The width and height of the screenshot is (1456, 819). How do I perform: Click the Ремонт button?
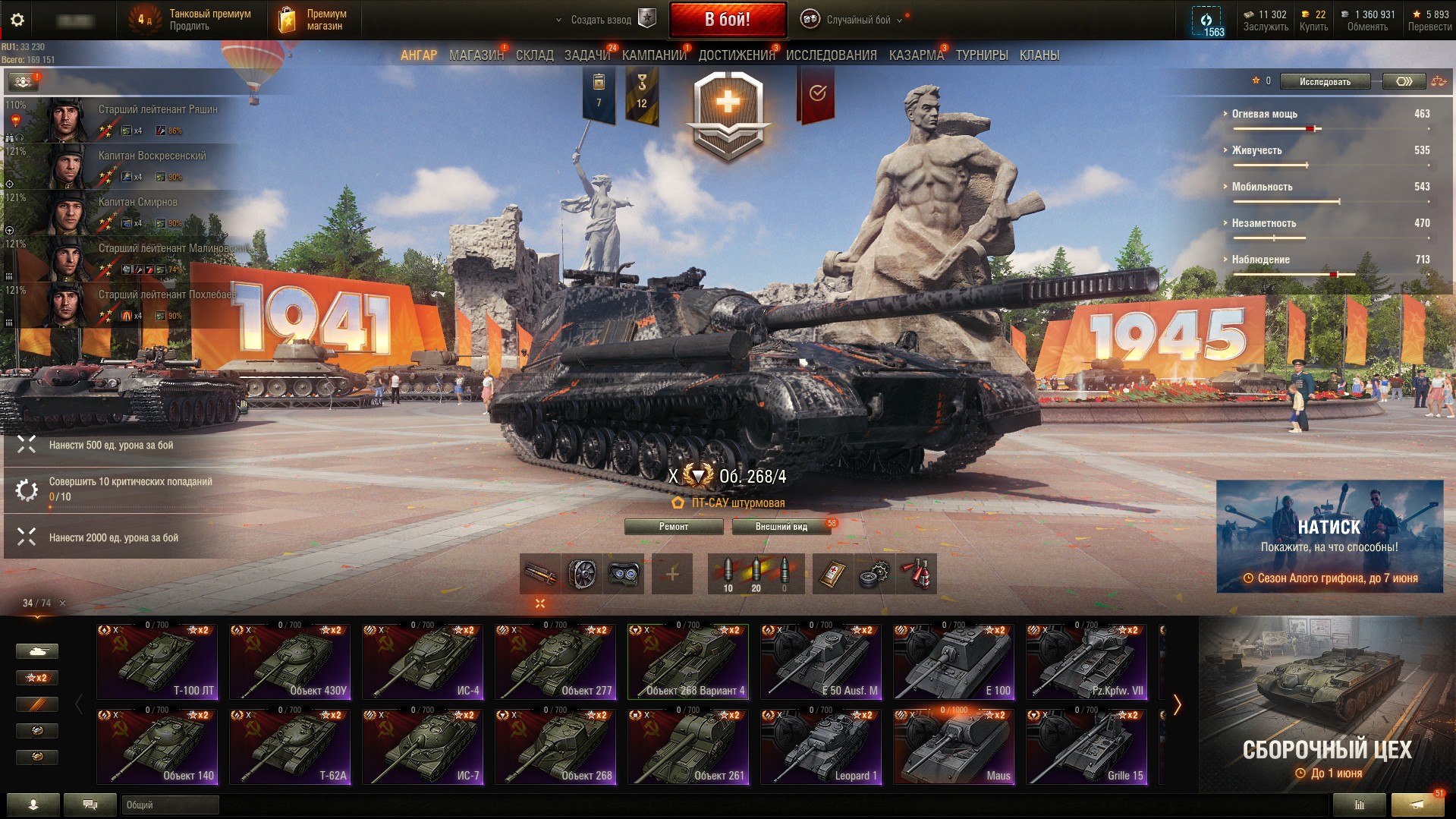tap(673, 527)
